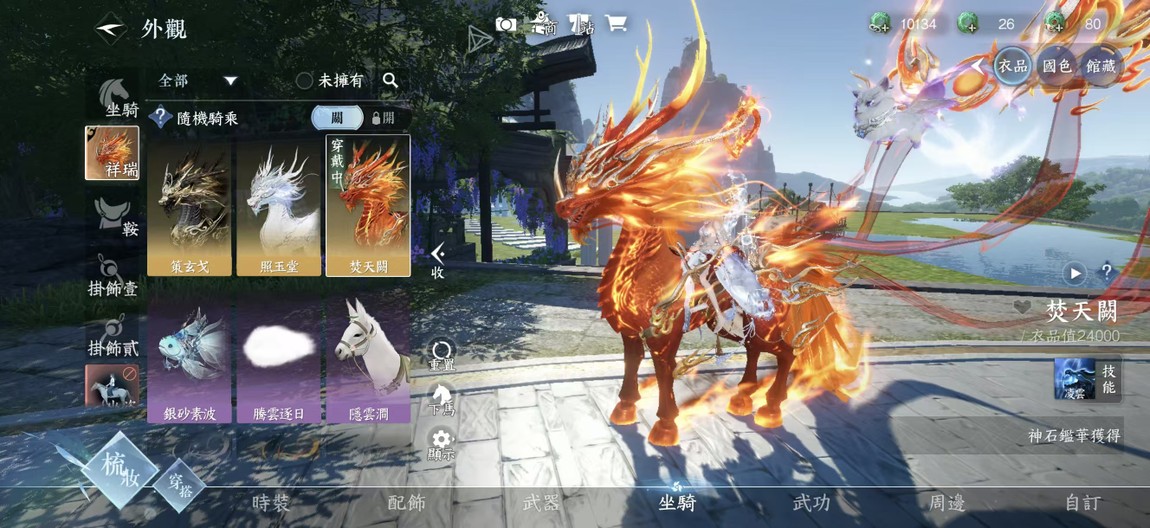Choose the 焚天闕 fire mount card

[367, 206]
